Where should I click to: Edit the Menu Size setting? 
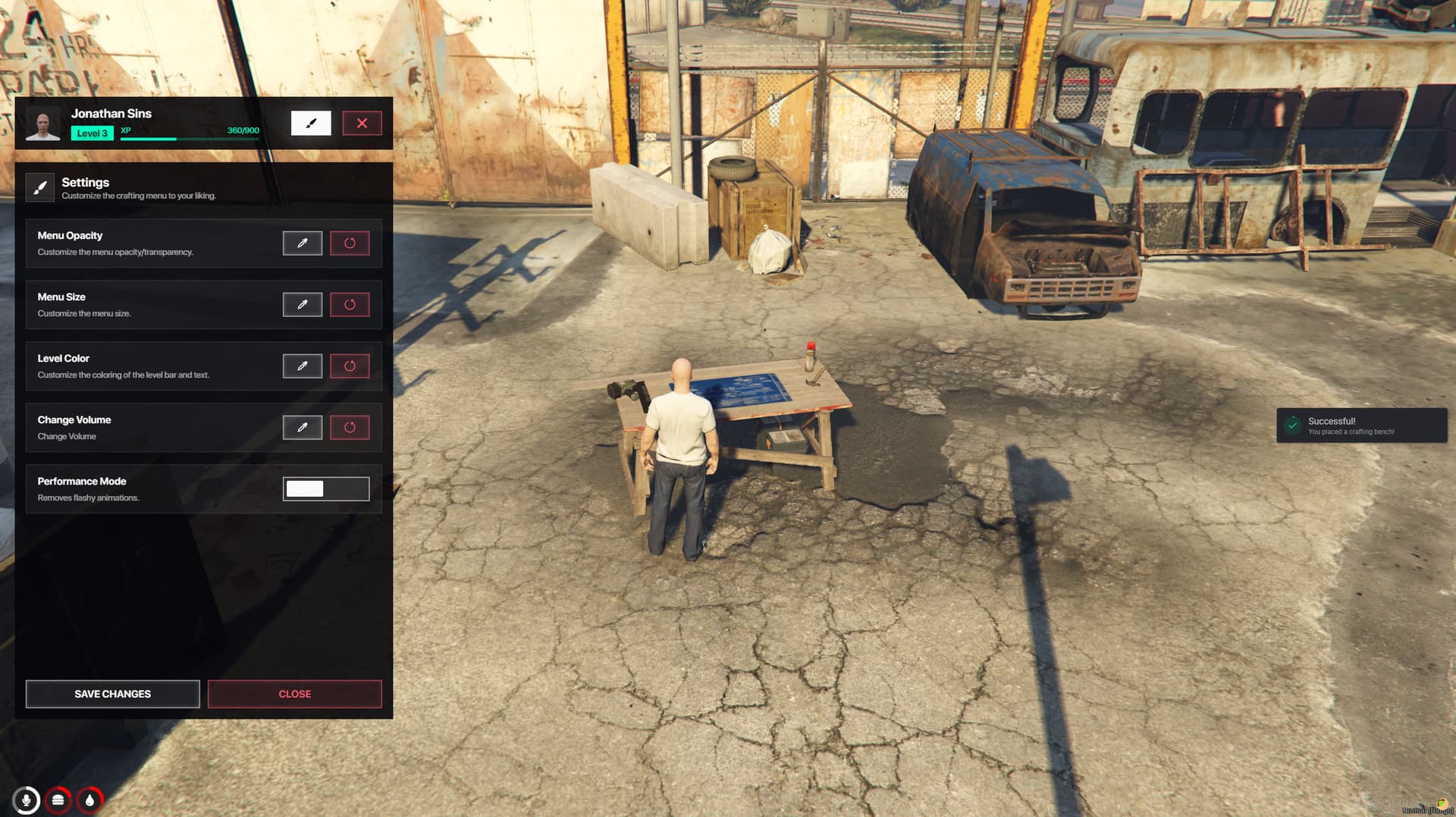(x=302, y=305)
